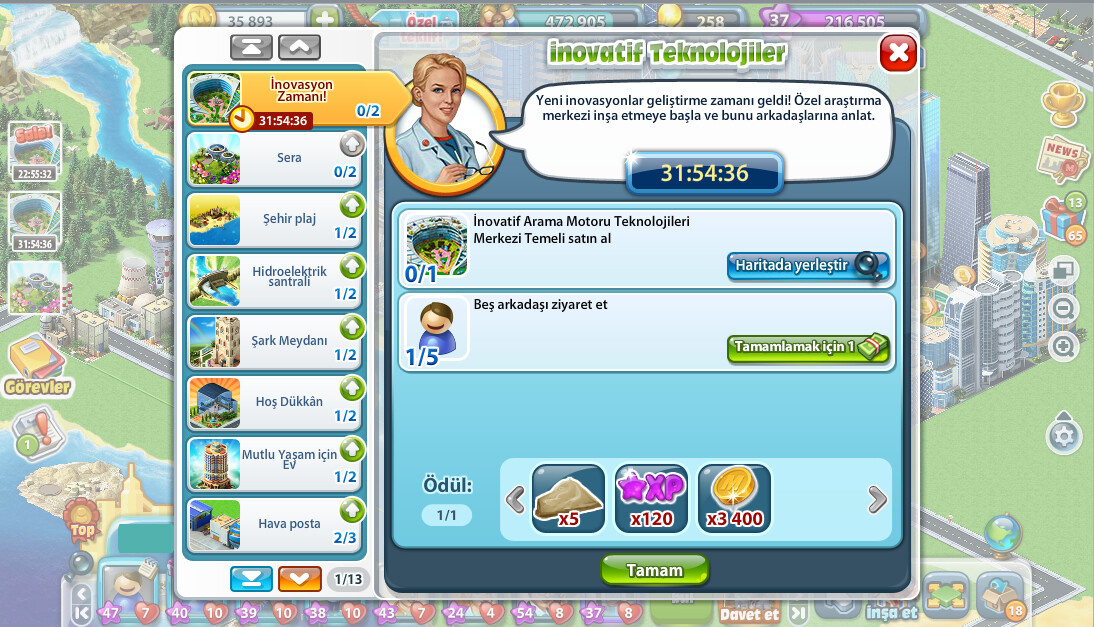Open the News newspaper icon
The height and width of the screenshot is (627, 1094).
click(x=1063, y=157)
